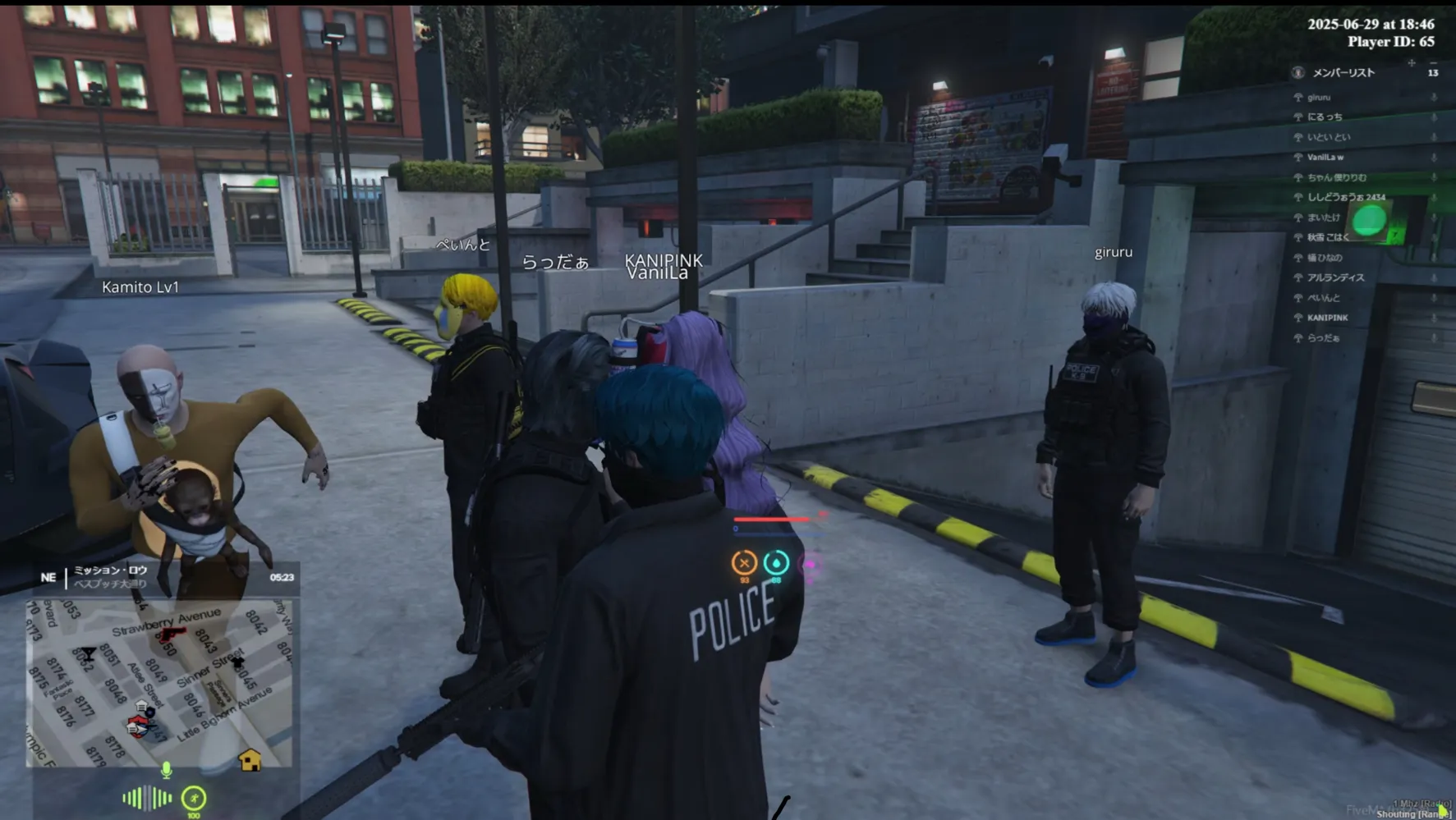Select KANIPINK in the member list
1456x820 pixels.
[1327, 318]
